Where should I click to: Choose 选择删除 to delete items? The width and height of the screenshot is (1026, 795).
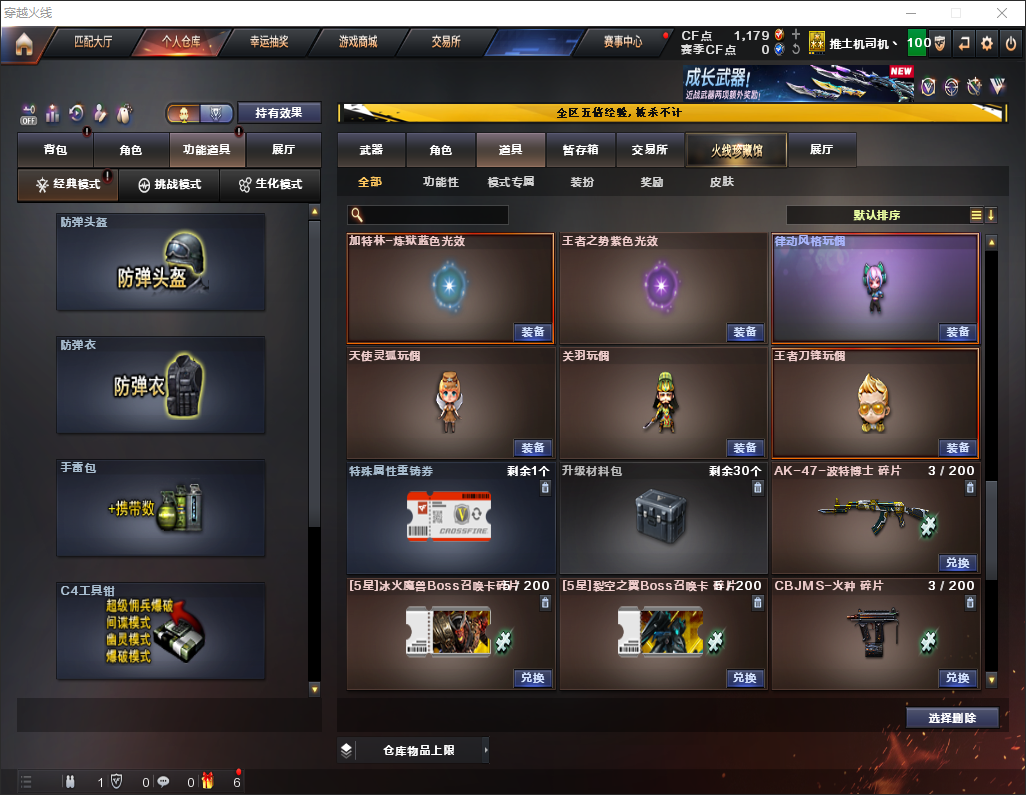[x=952, y=718]
